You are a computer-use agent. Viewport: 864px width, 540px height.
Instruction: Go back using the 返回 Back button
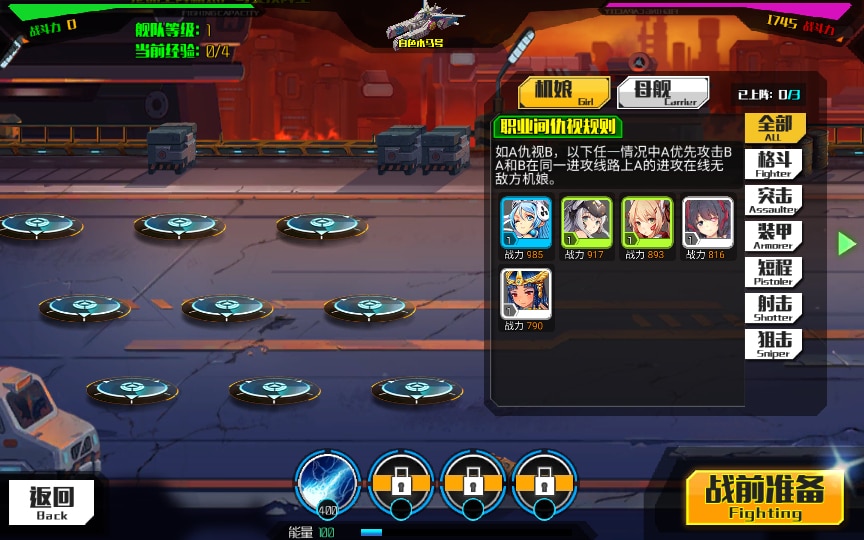click(x=53, y=502)
